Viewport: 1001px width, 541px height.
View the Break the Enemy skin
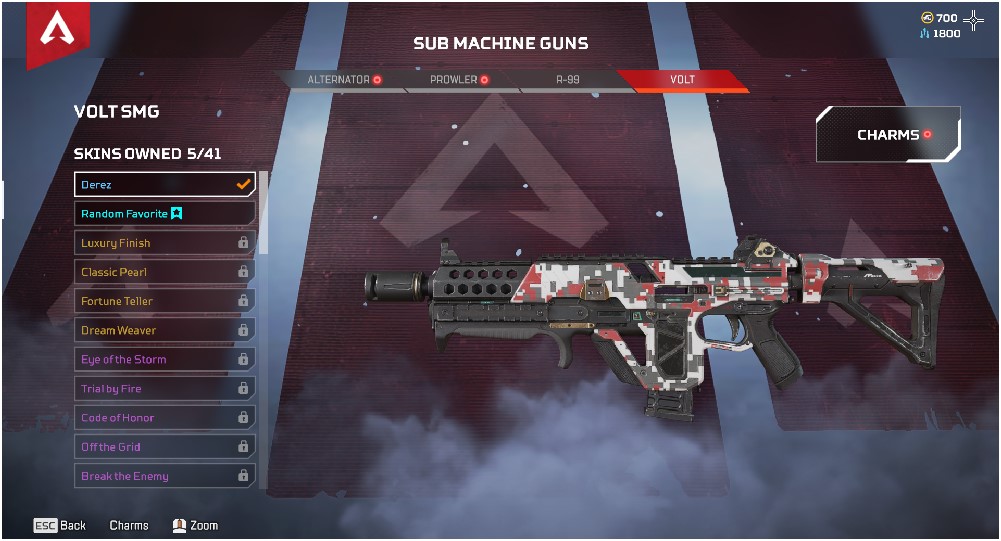[x=165, y=476]
